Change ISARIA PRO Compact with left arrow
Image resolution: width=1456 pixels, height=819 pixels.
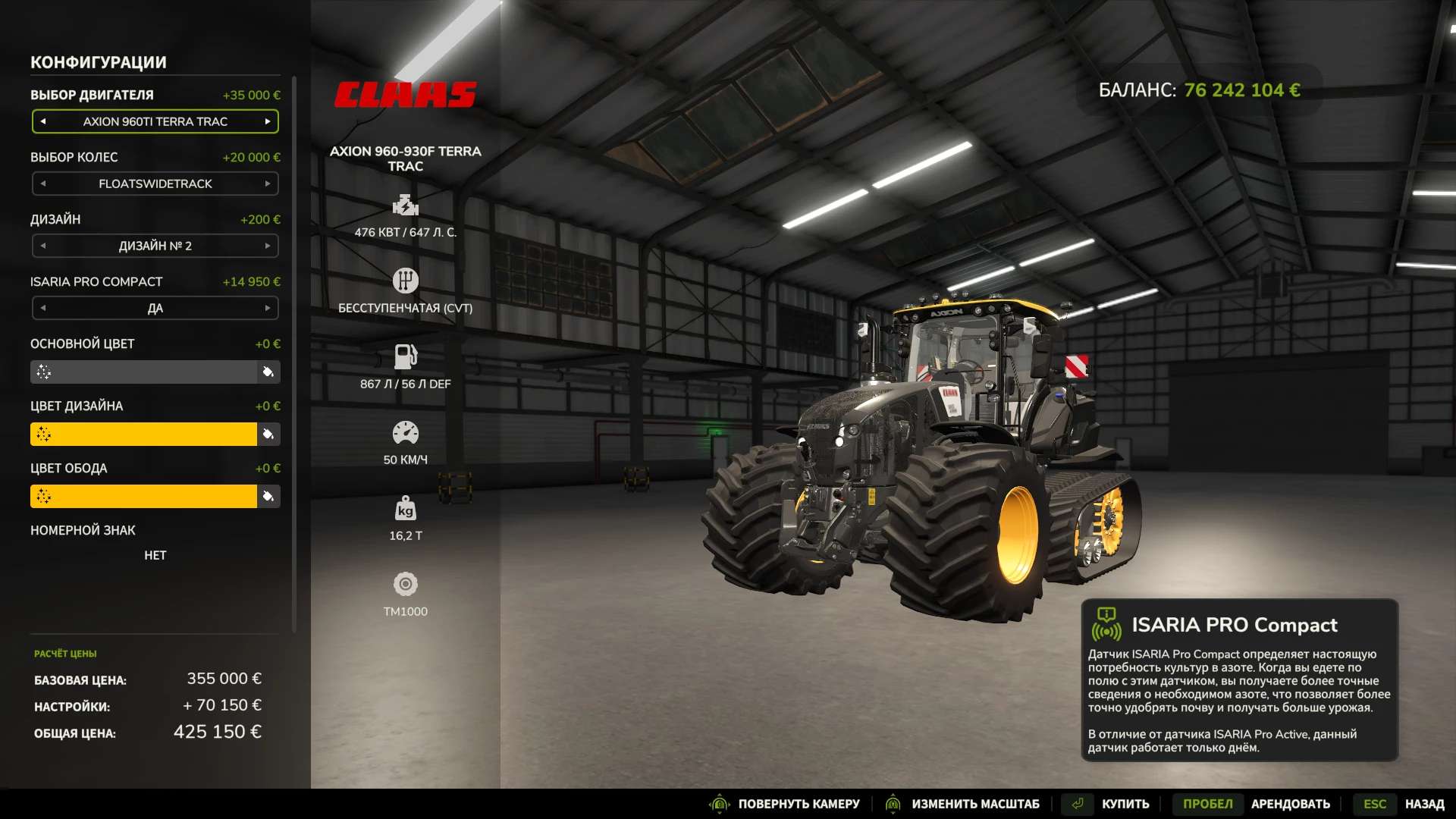tap(43, 308)
